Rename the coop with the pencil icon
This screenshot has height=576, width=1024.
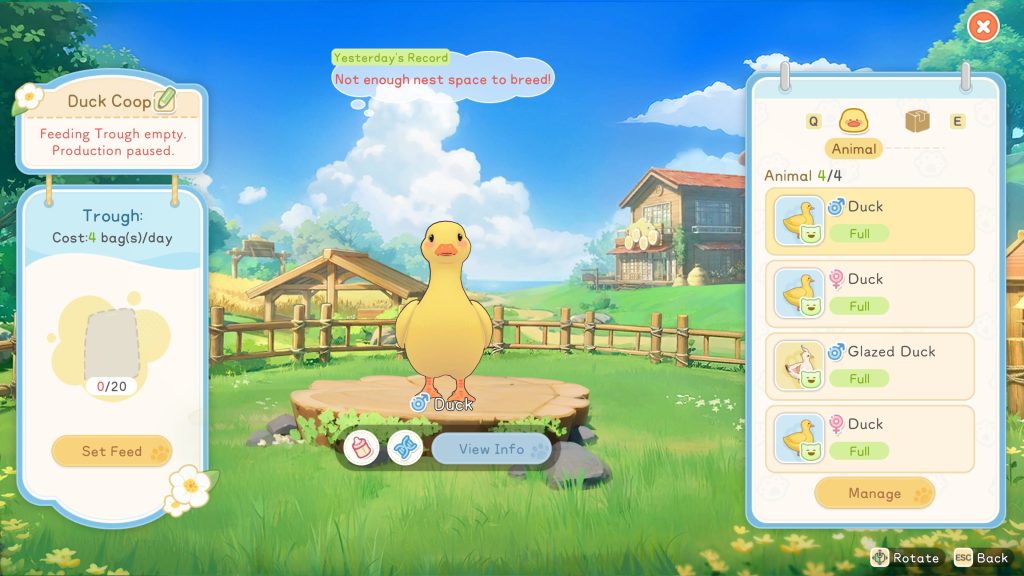[165, 100]
